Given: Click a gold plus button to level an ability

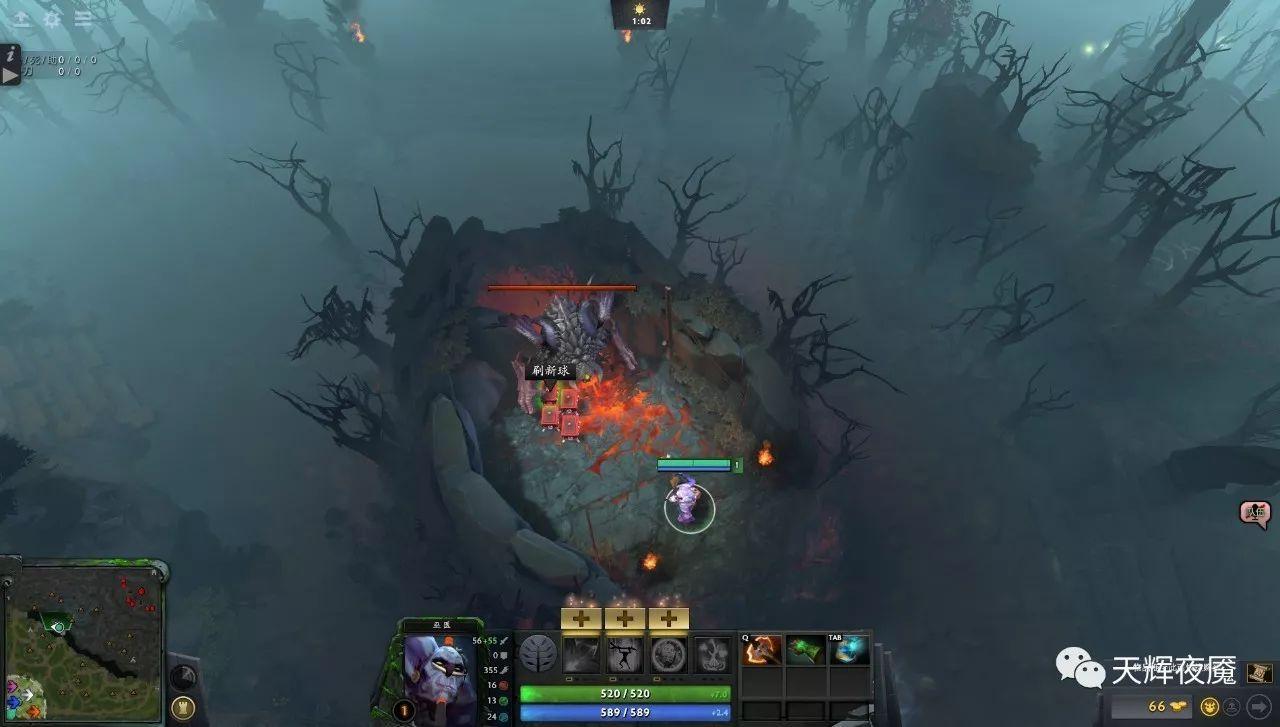Looking at the screenshot, I should [583, 617].
